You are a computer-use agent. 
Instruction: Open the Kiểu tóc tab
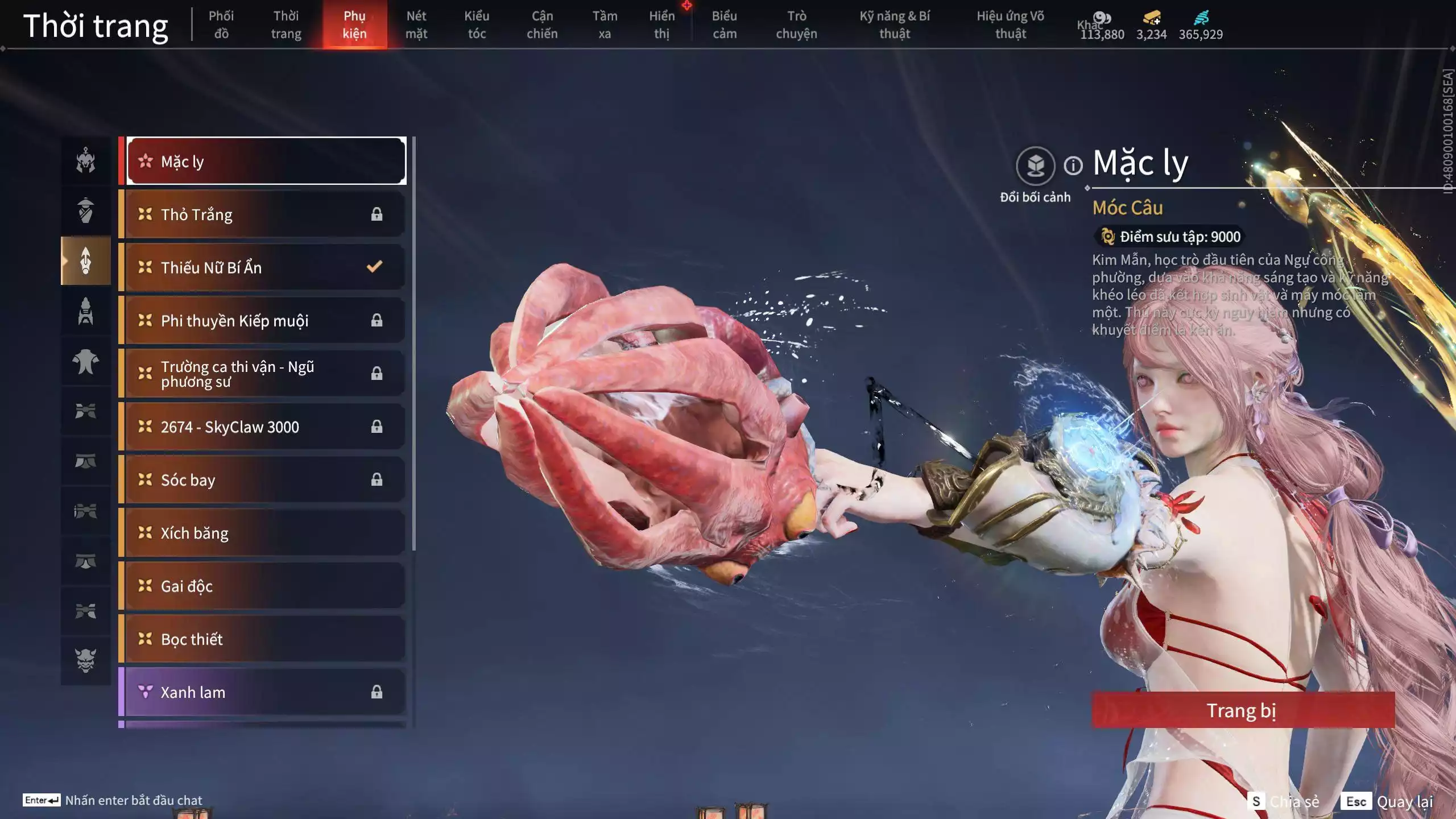477,24
